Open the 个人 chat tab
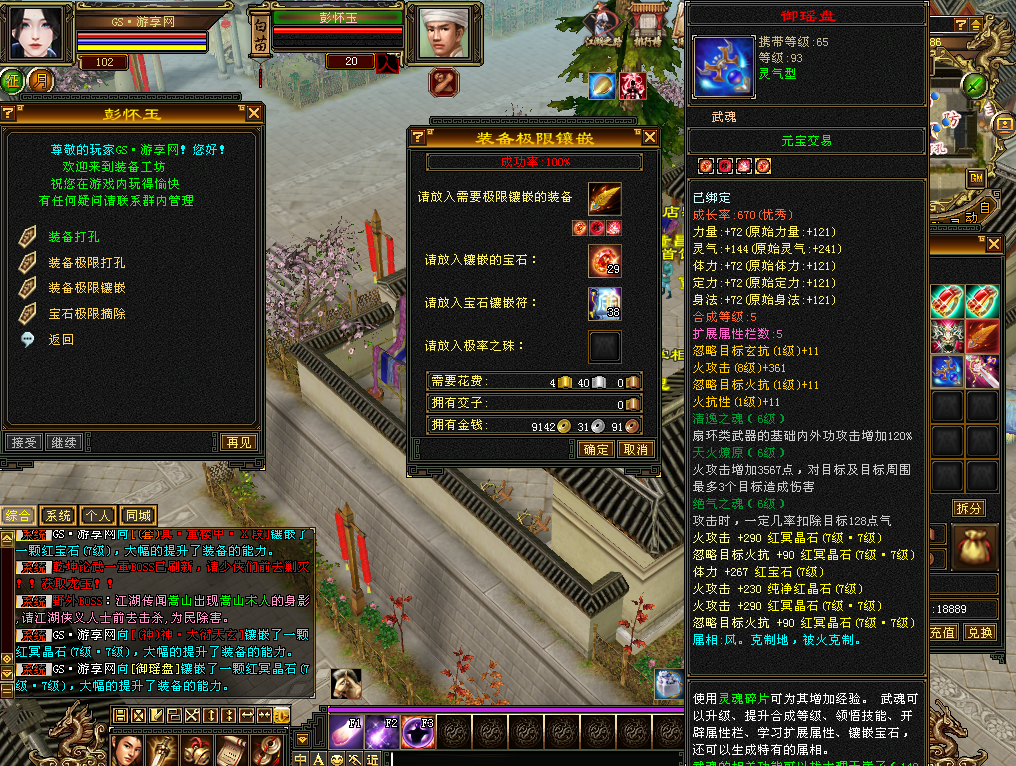 pyautogui.click(x=97, y=516)
